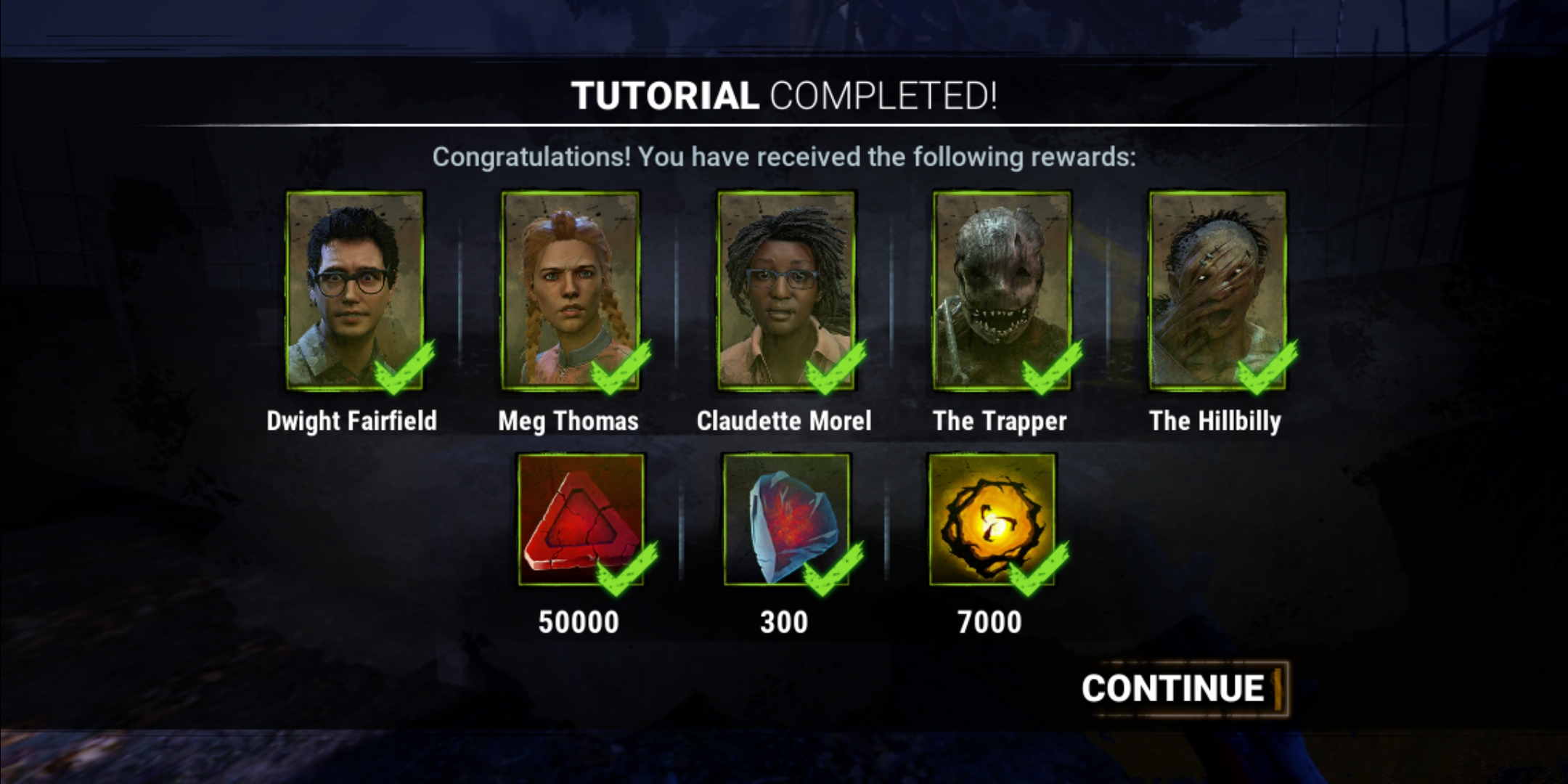Click the golden Auric Cells reward icon
The image size is (1568, 784).
[x=992, y=519]
